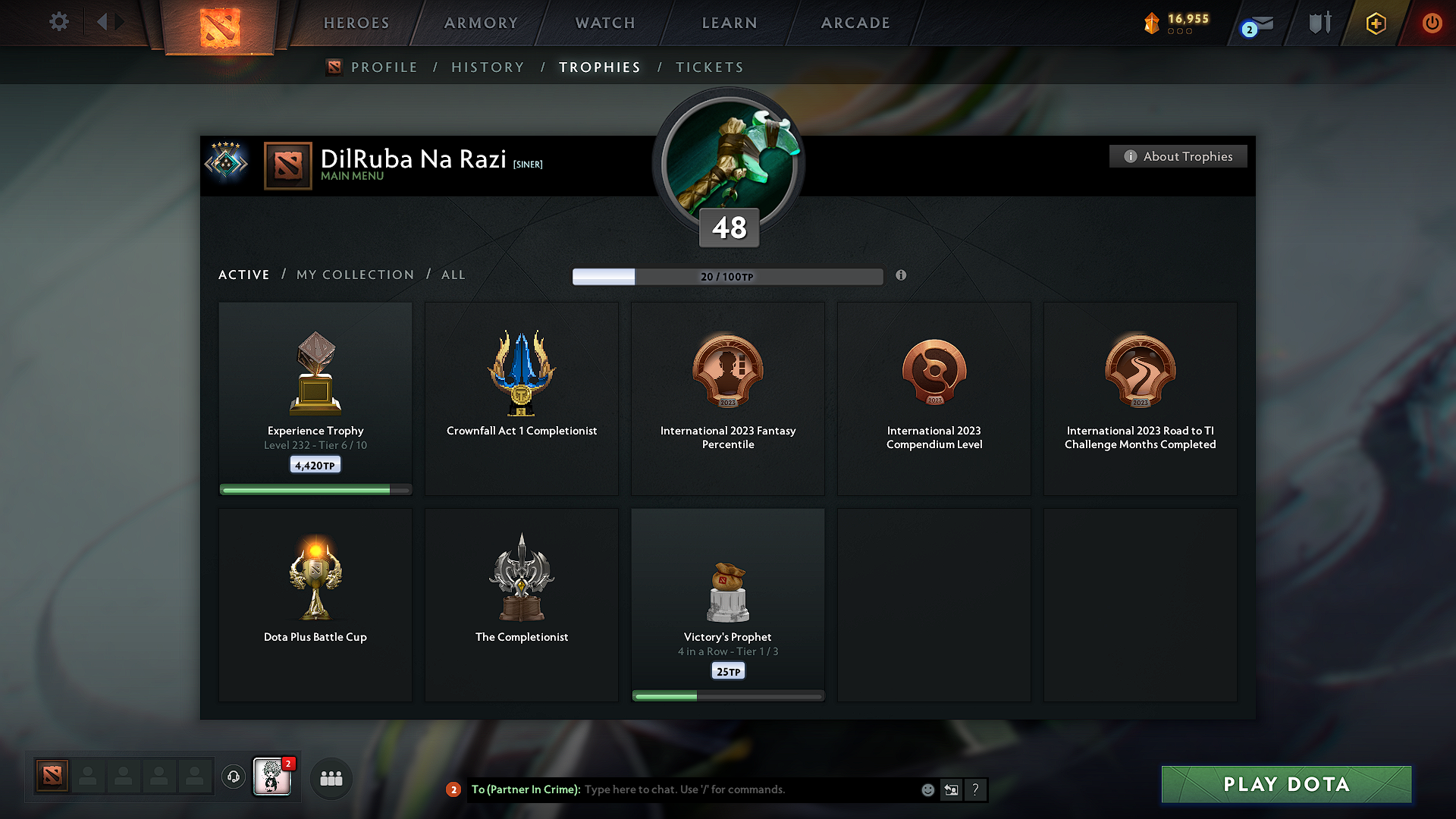Click the 20/100TP progress bar

click(x=728, y=277)
